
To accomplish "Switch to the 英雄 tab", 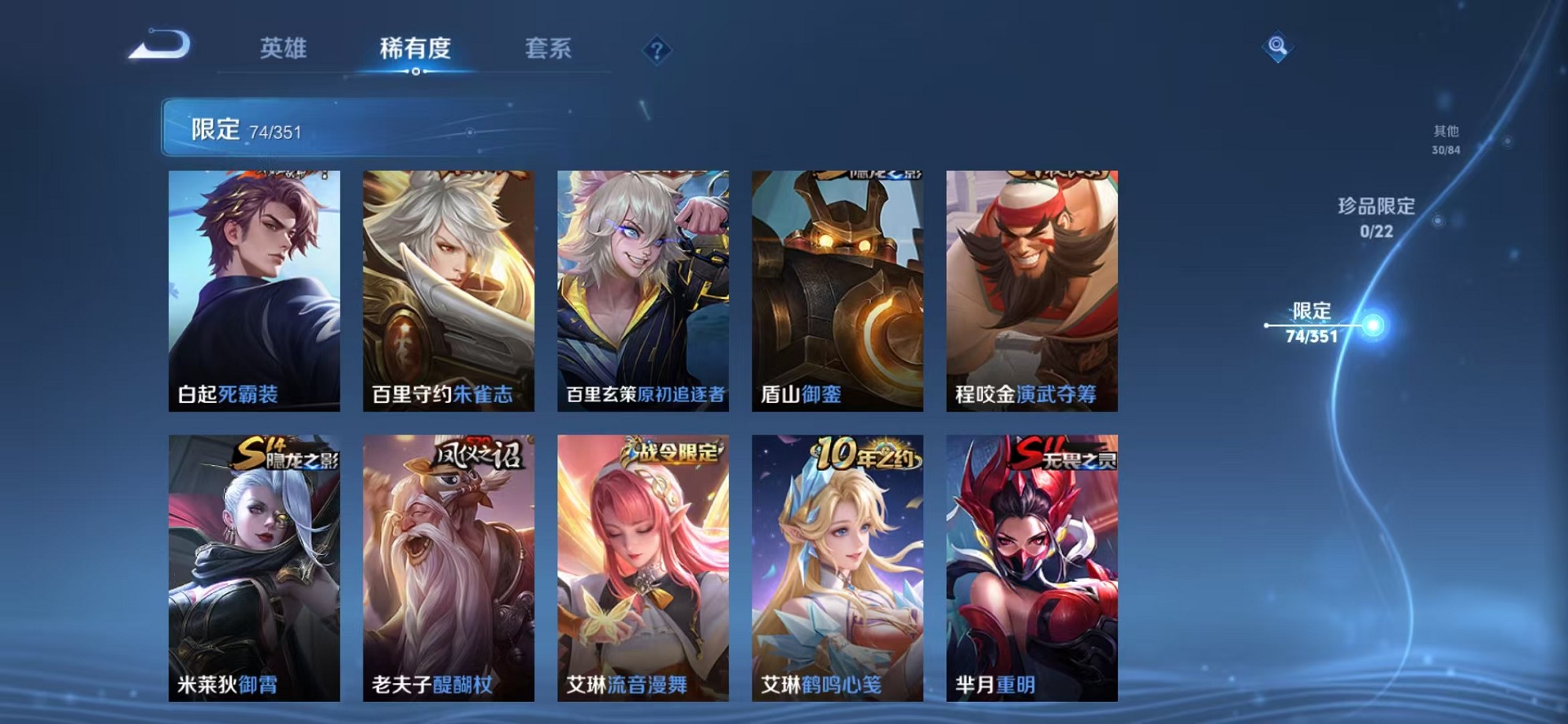I will (x=284, y=49).
